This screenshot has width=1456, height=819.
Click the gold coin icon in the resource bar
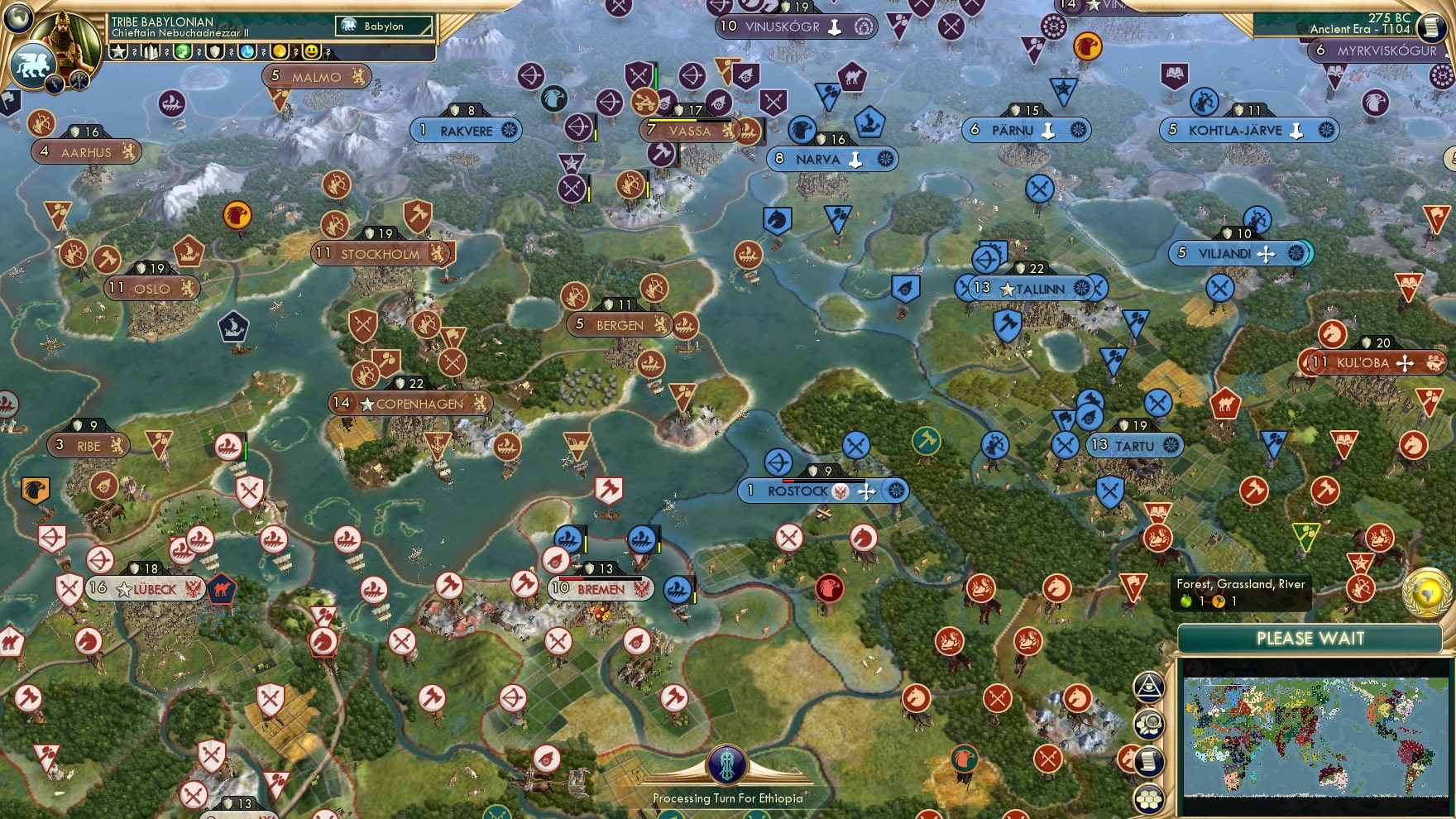click(280, 51)
